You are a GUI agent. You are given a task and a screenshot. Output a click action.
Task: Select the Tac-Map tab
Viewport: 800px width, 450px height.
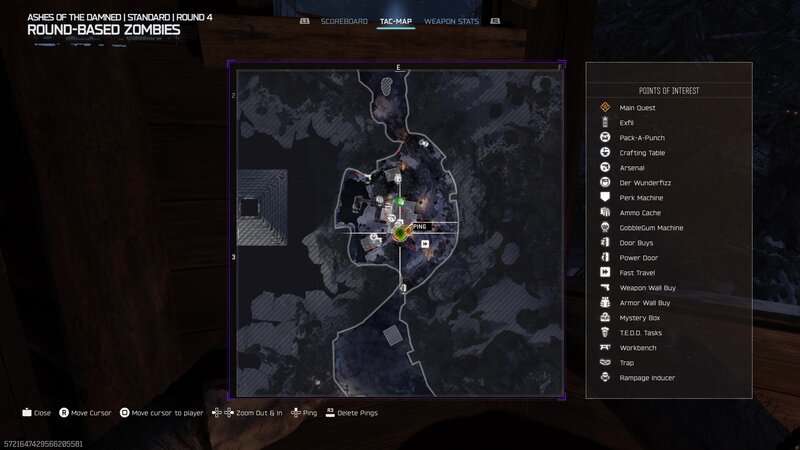pyautogui.click(x=397, y=20)
